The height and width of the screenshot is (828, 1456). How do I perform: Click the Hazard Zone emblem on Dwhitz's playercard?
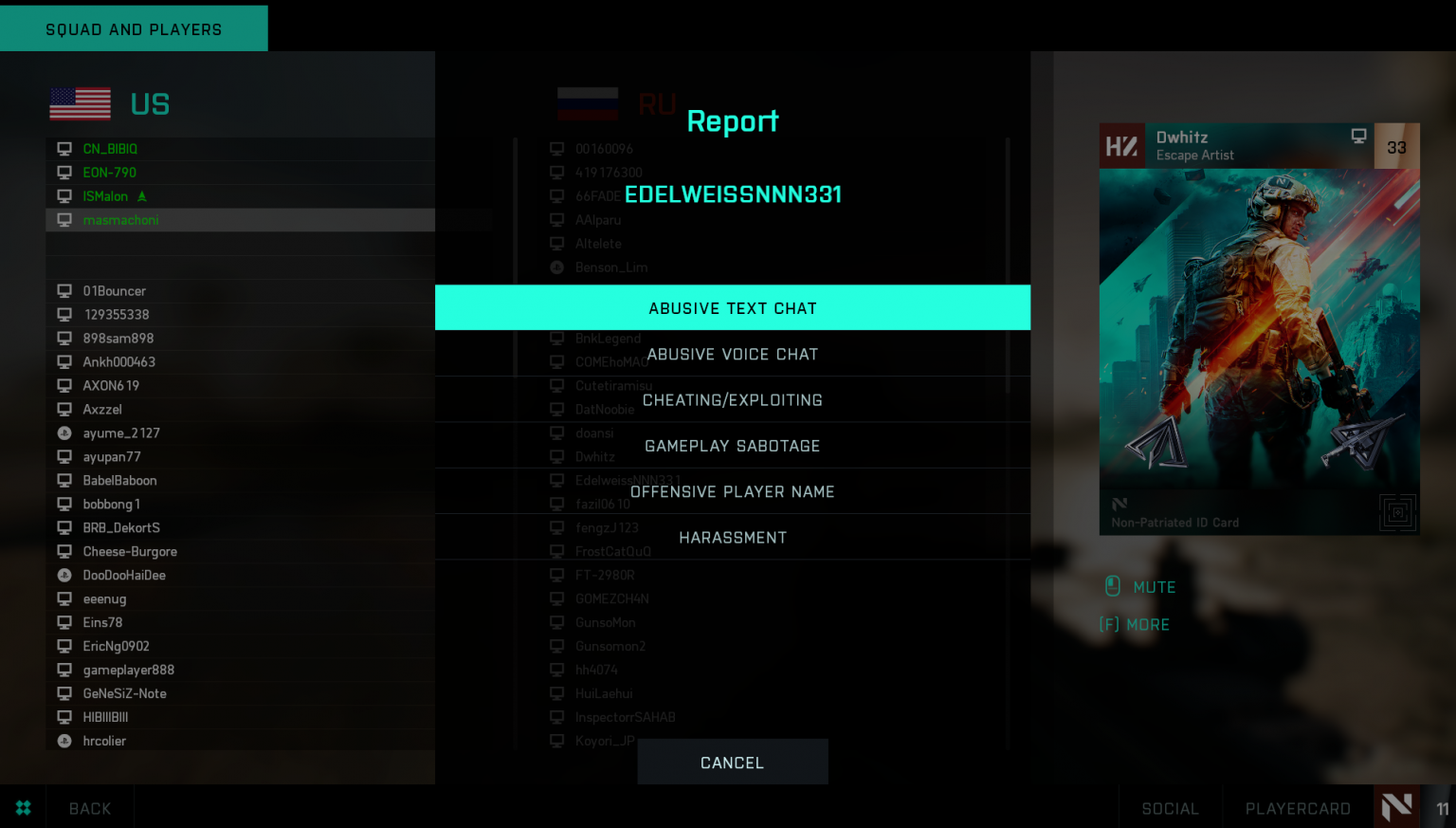1122,145
